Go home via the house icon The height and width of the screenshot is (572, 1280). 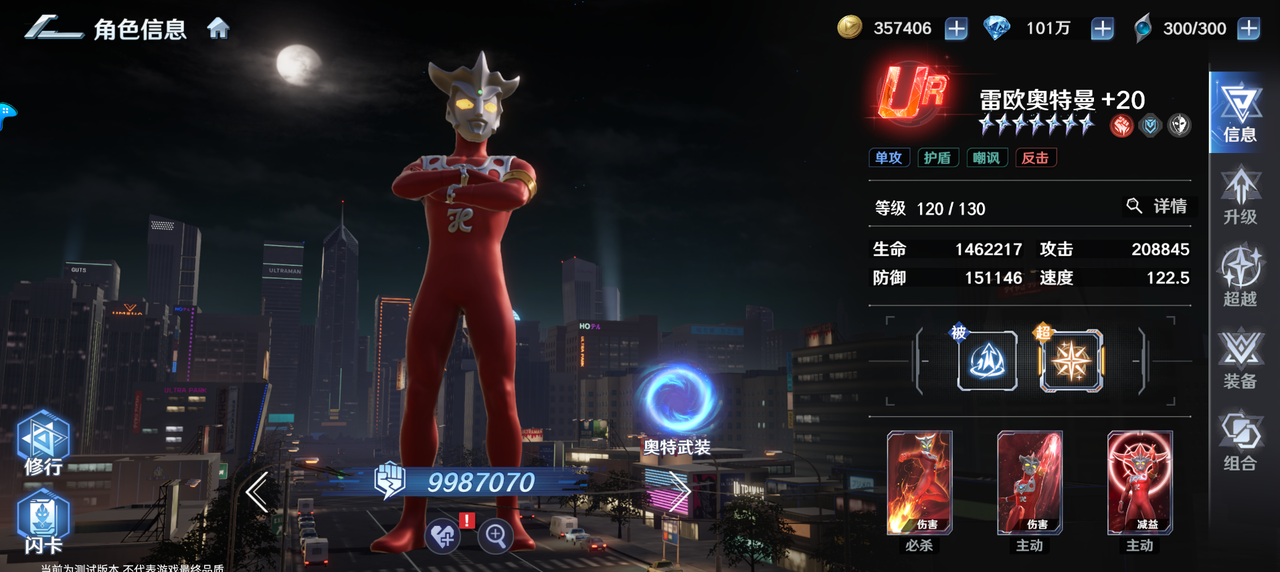pyautogui.click(x=218, y=28)
